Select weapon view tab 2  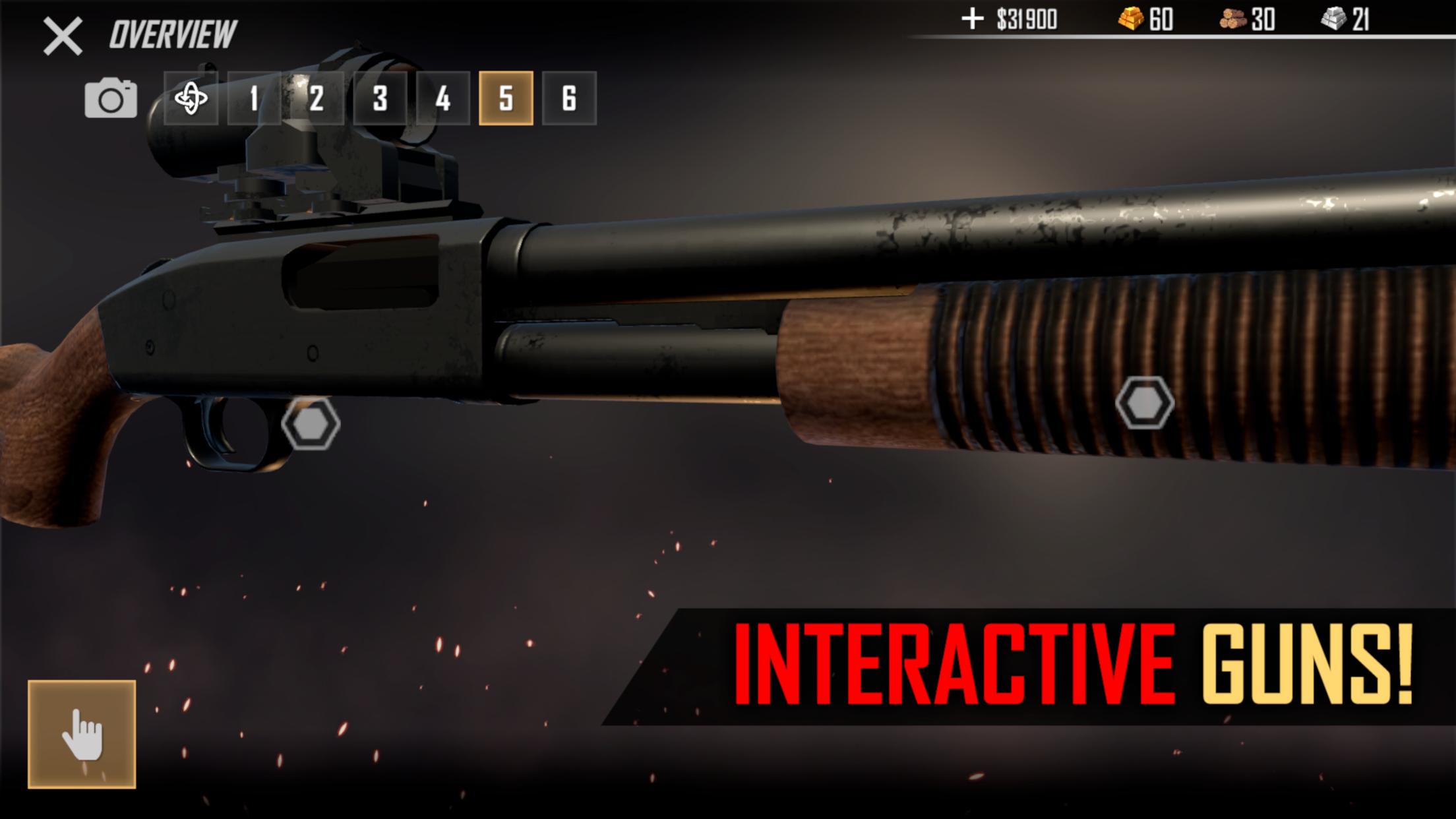316,99
